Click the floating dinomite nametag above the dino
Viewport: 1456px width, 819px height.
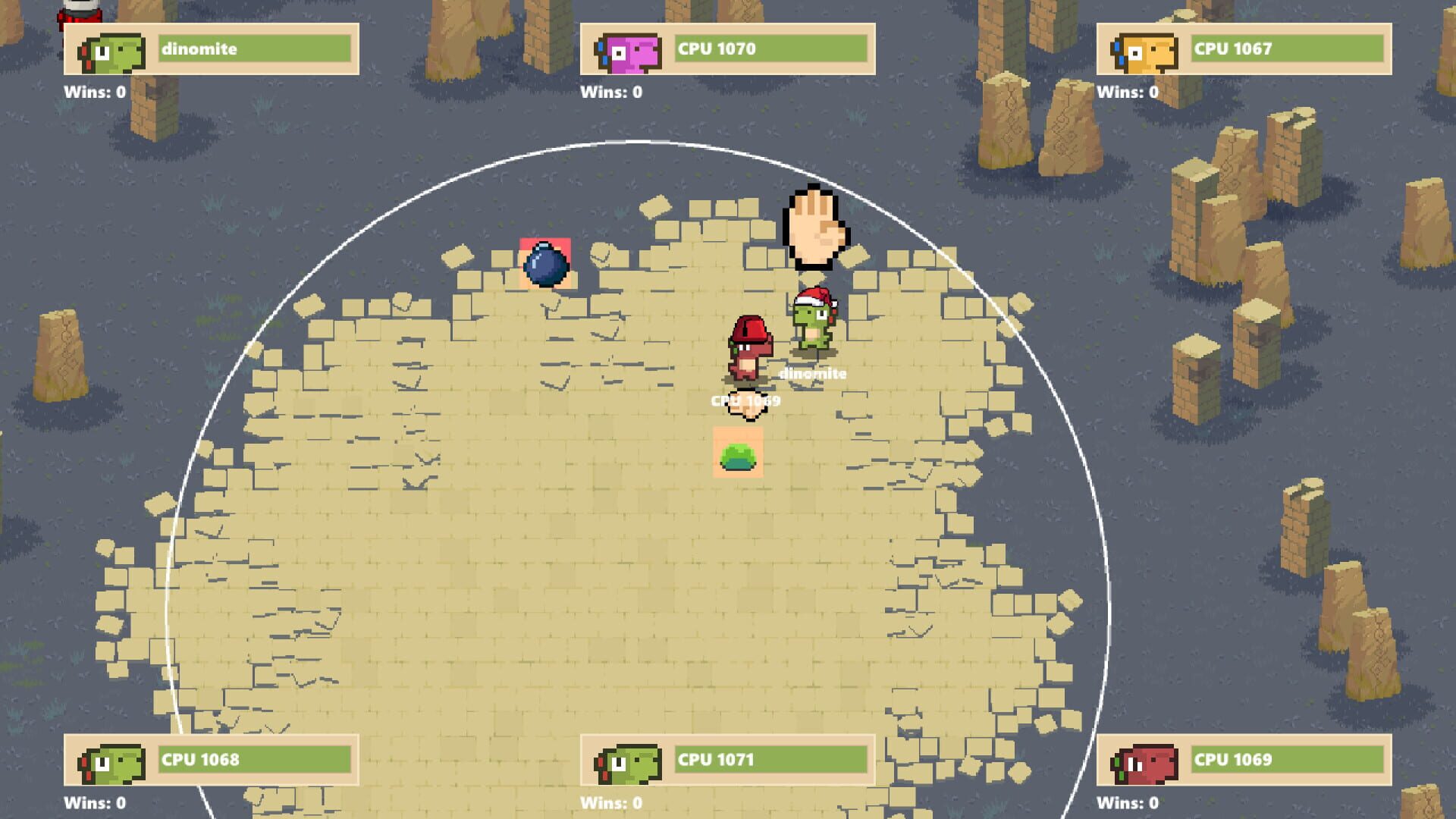(813, 373)
